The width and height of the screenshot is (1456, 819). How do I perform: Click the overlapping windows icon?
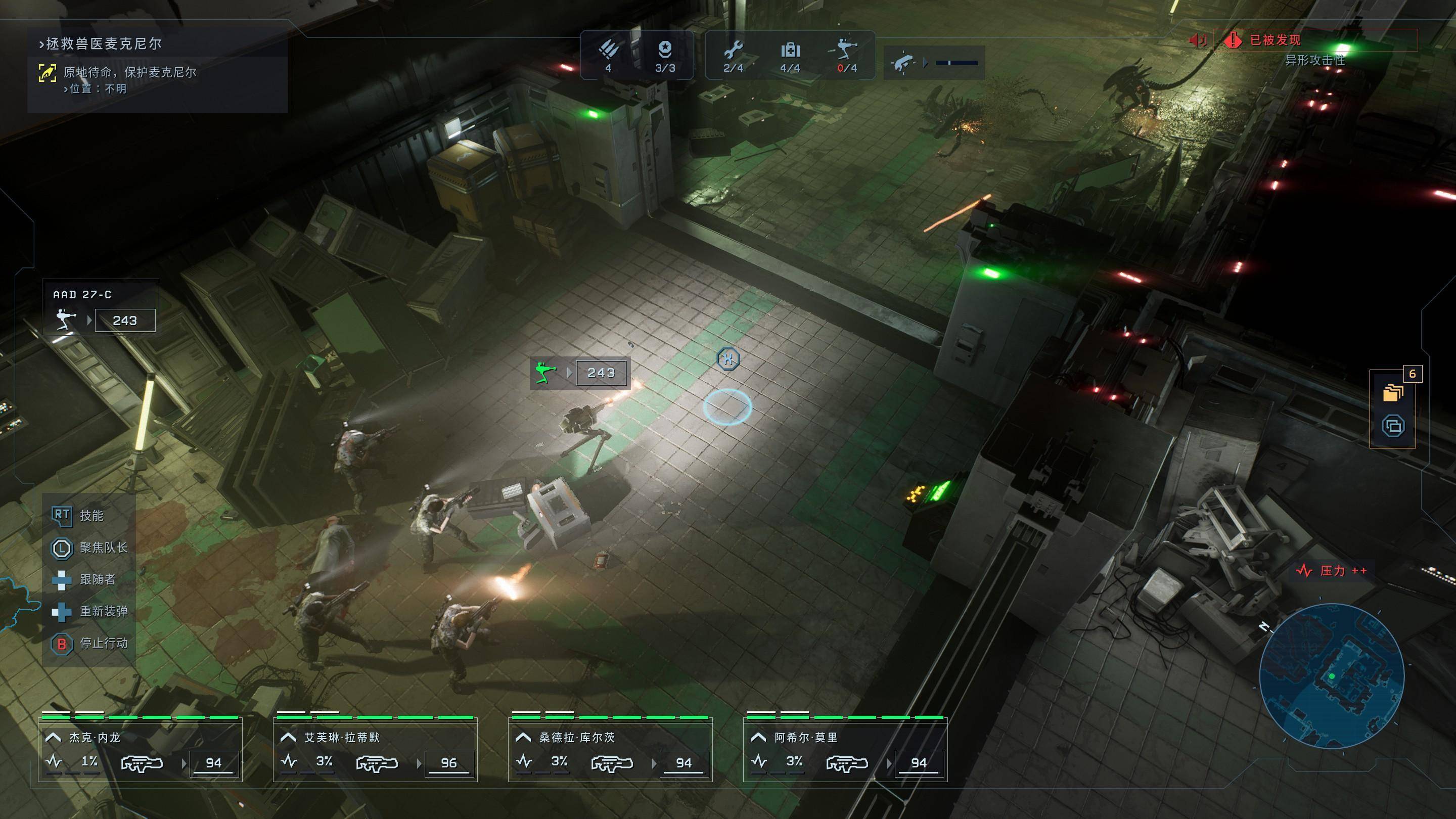click(1393, 426)
